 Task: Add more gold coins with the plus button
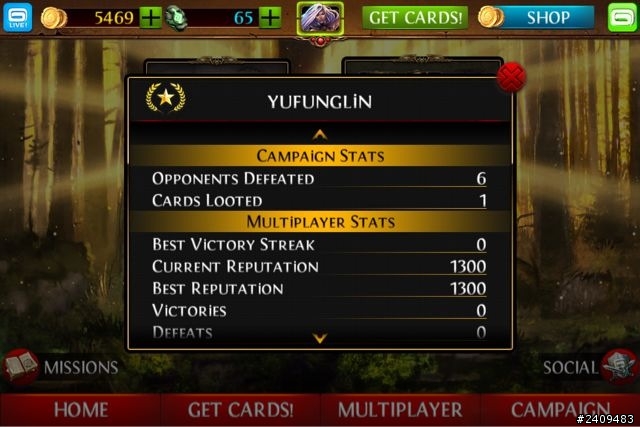pyautogui.click(x=150, y=17)
